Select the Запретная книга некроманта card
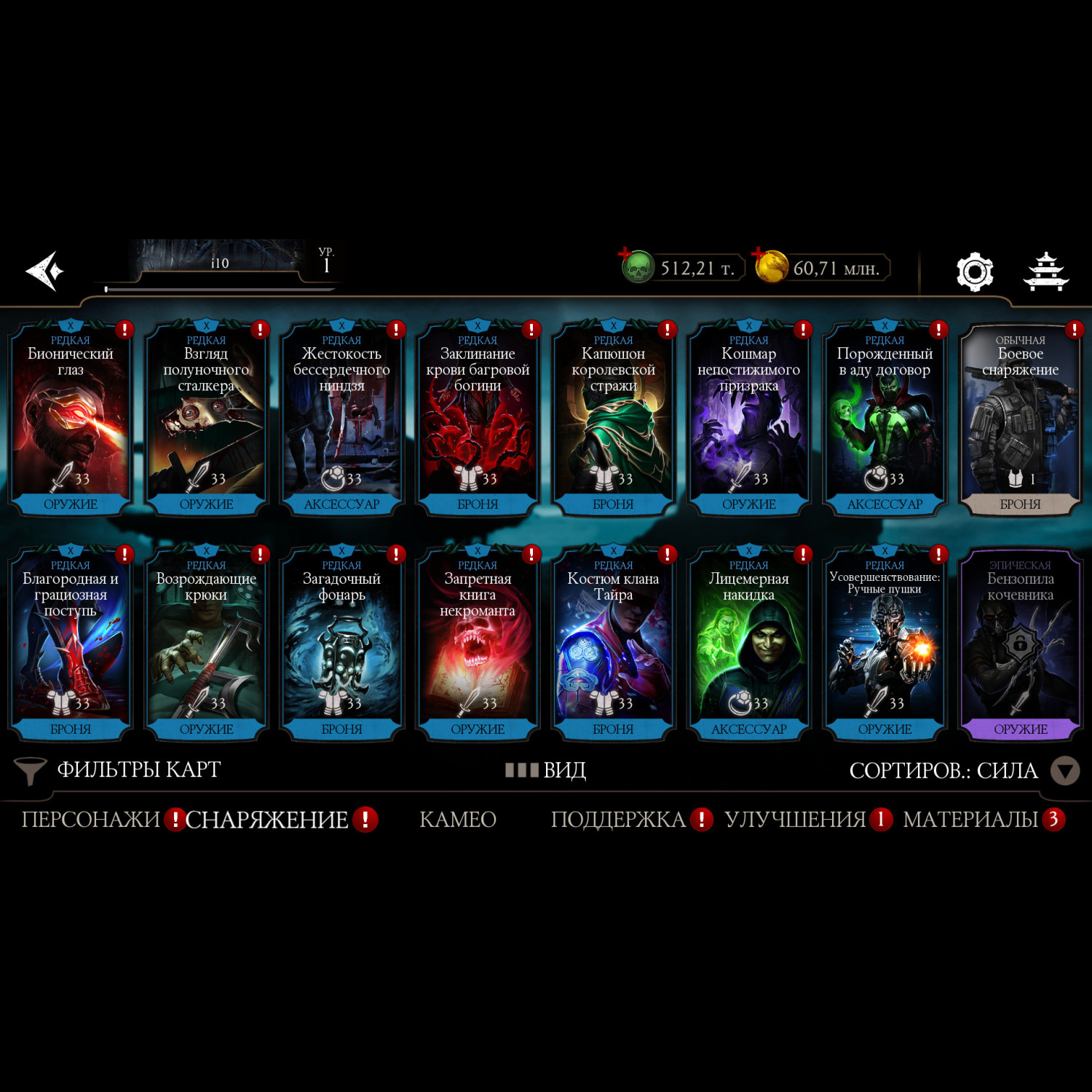 click(x=478, y=645)
